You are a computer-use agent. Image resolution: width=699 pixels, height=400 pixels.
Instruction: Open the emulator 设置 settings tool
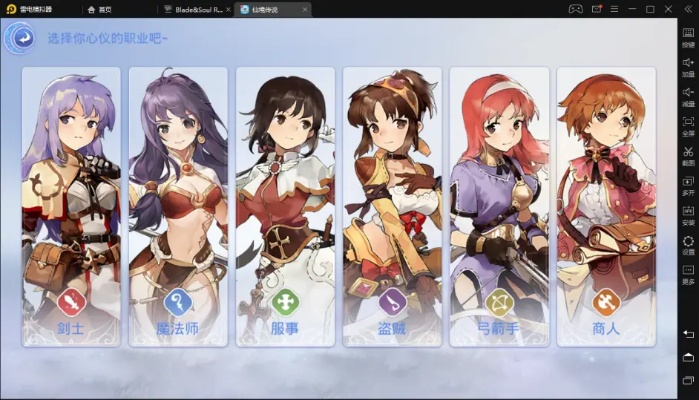[688, 243]
